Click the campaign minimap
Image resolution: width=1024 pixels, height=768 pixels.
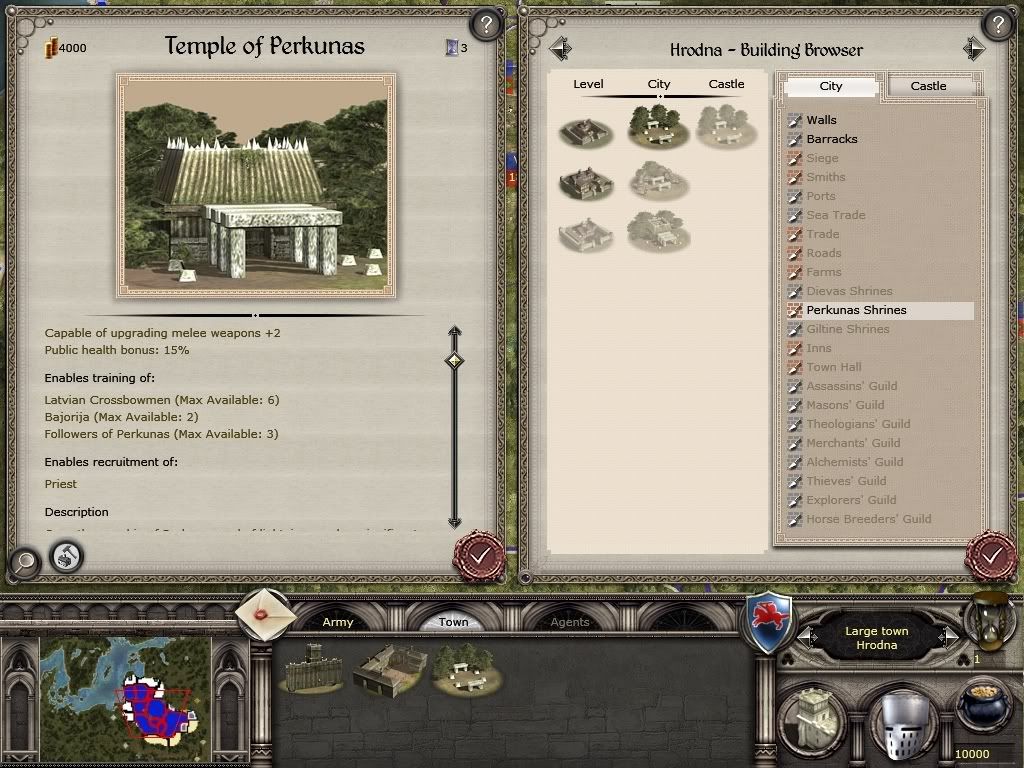click(x=126, y=688)
